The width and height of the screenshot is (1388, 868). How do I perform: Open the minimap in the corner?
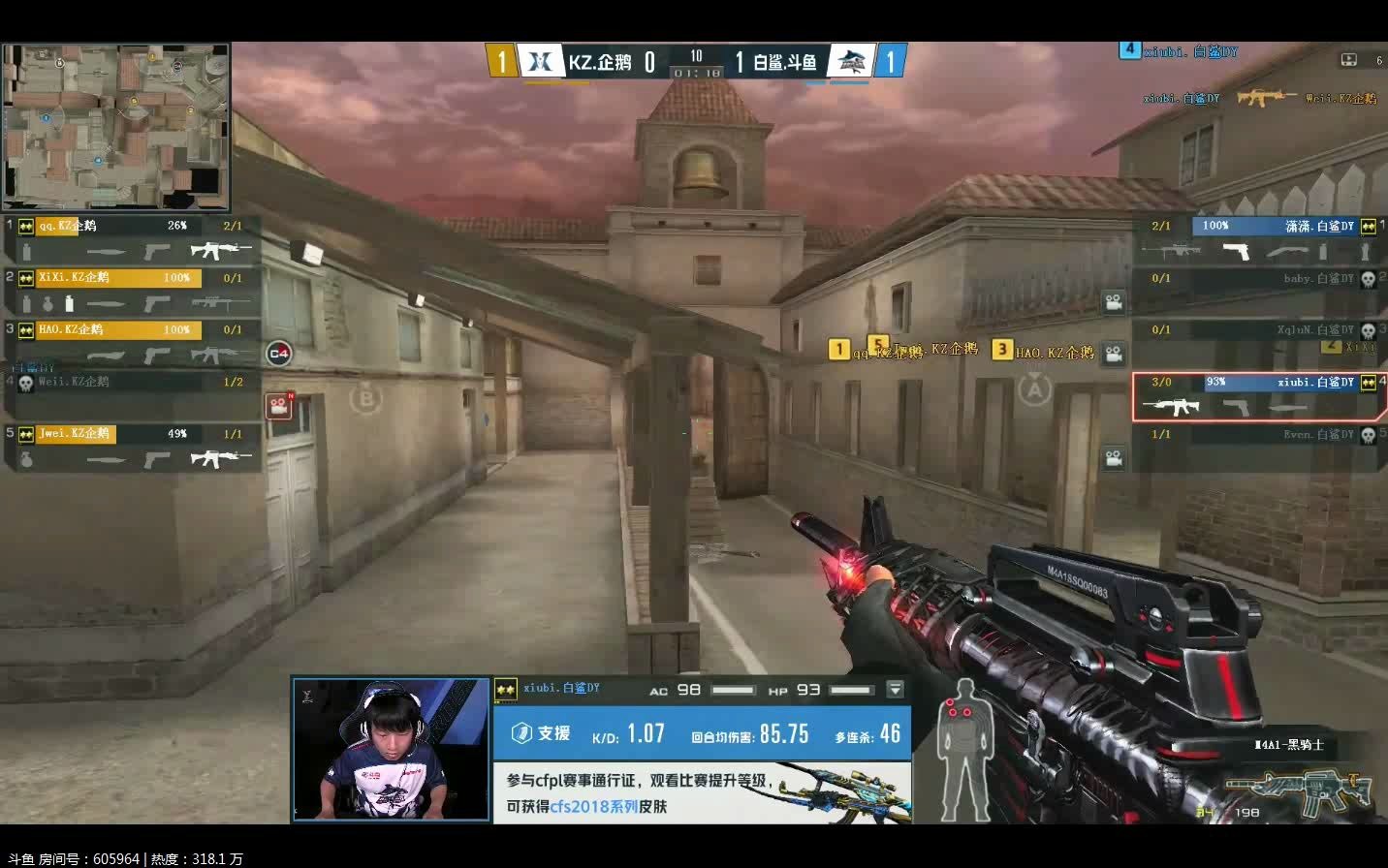pos(115,127)
